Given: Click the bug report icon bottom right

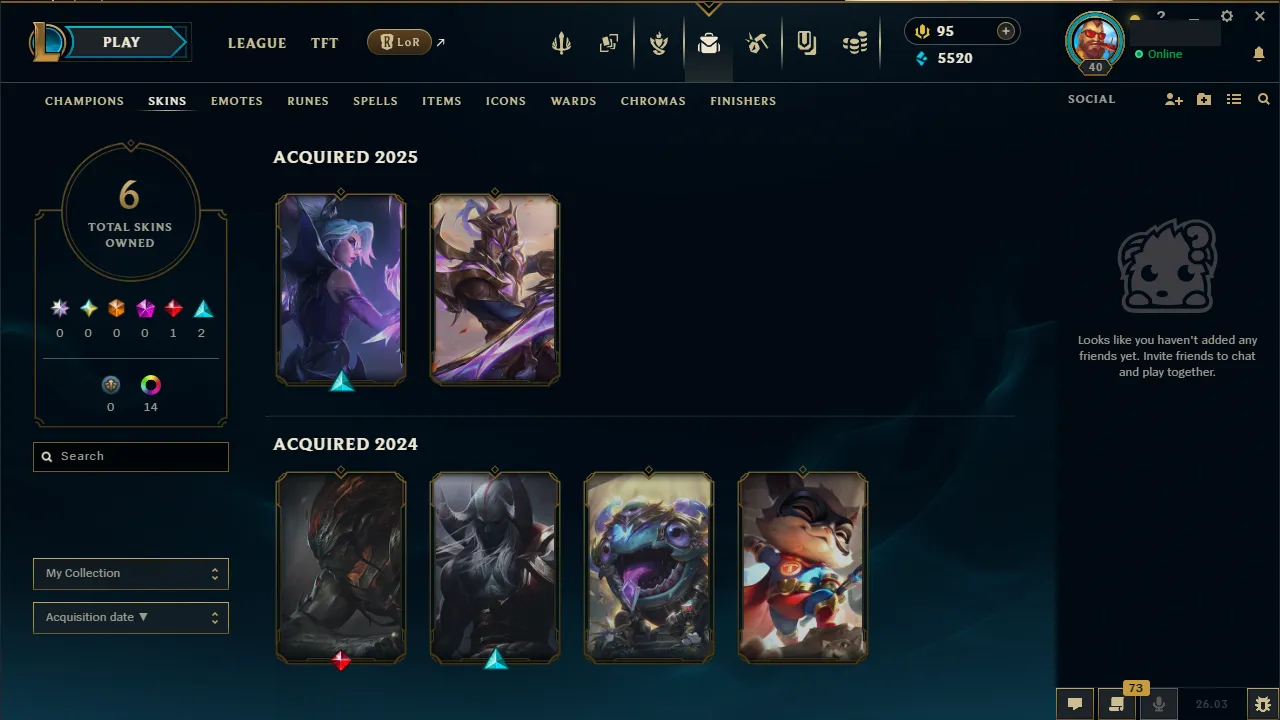Looking at the screenshot, I should coord(1262,703).
